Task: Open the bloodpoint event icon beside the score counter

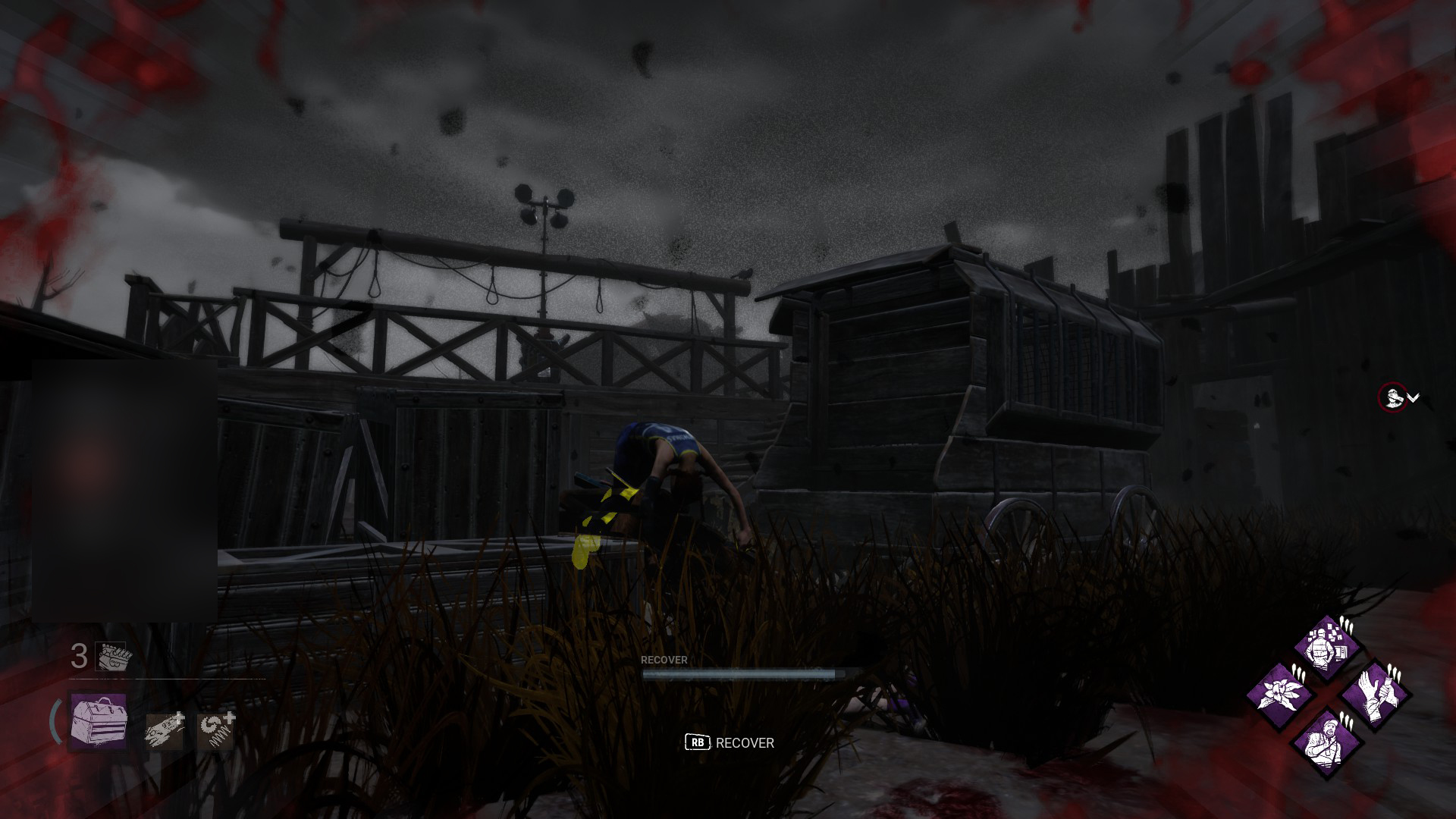Action: coord(111,657)
